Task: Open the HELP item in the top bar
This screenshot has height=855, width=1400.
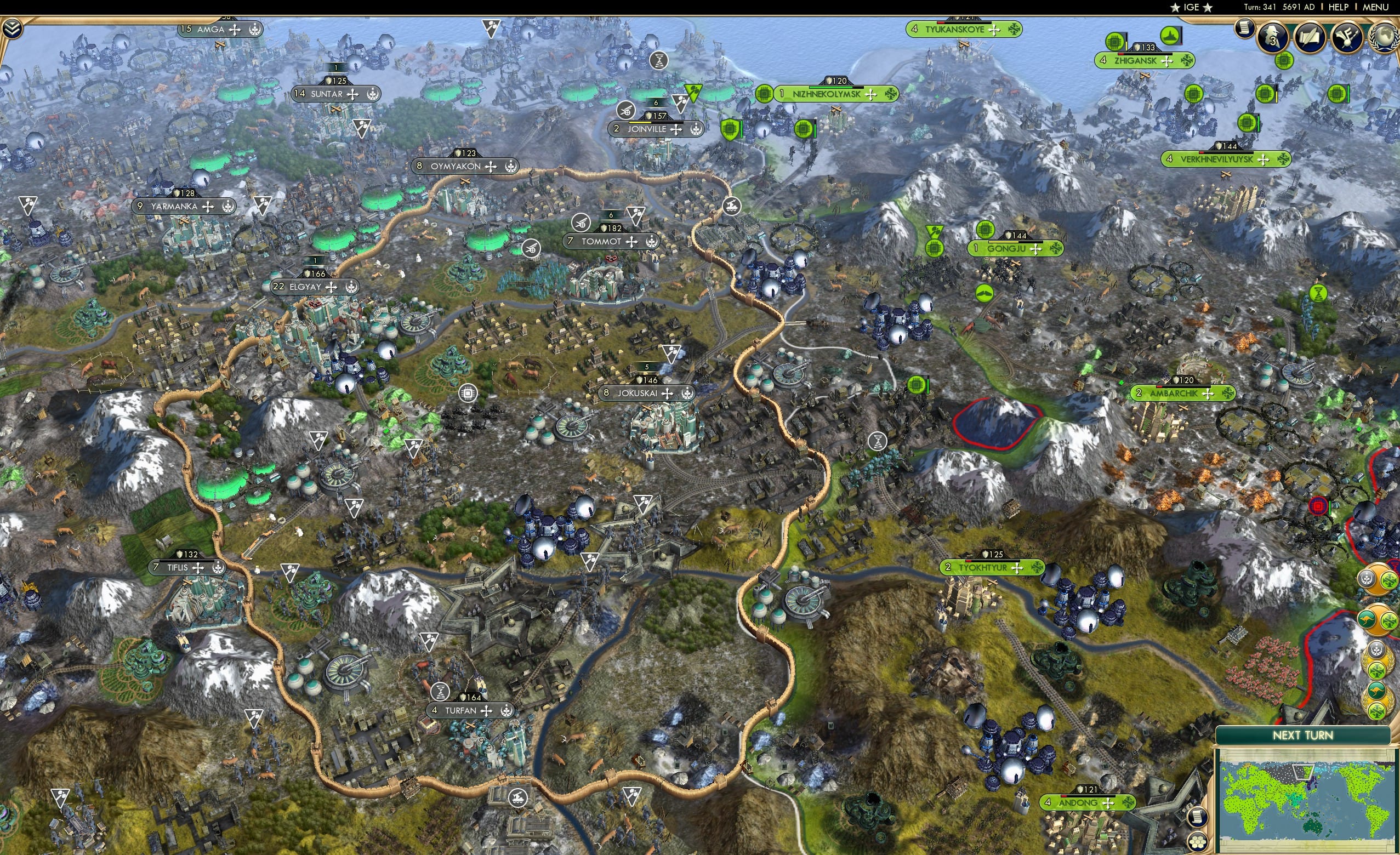Action: [1338, 7]
